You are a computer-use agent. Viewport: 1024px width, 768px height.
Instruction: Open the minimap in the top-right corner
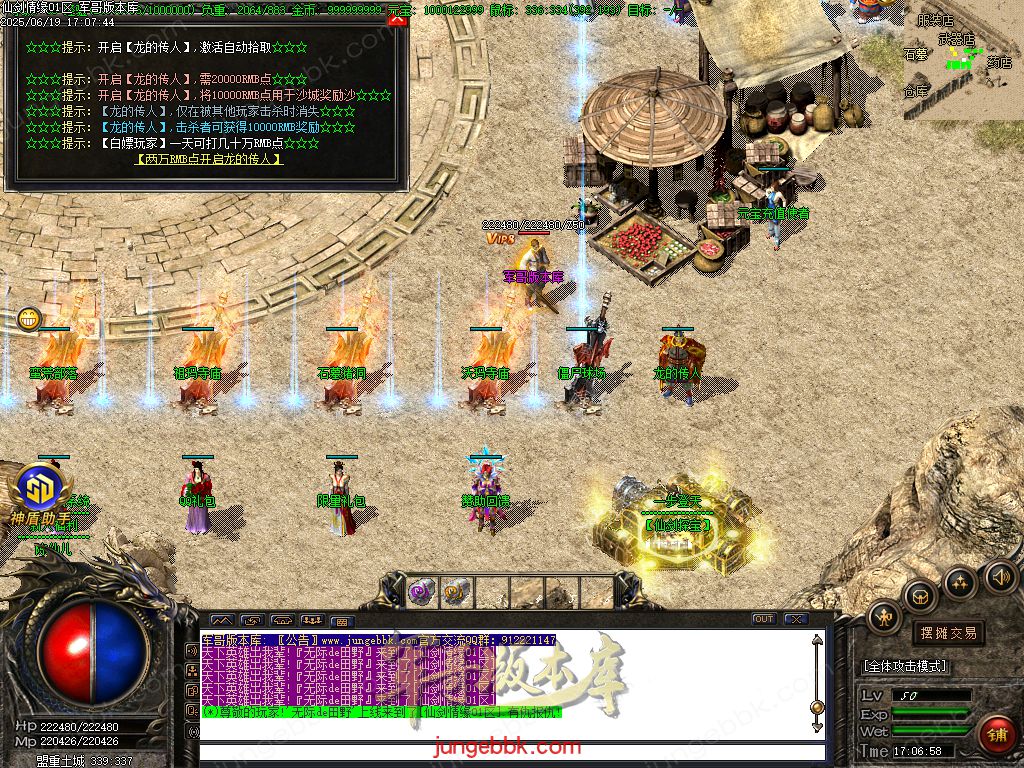(968, 62)
